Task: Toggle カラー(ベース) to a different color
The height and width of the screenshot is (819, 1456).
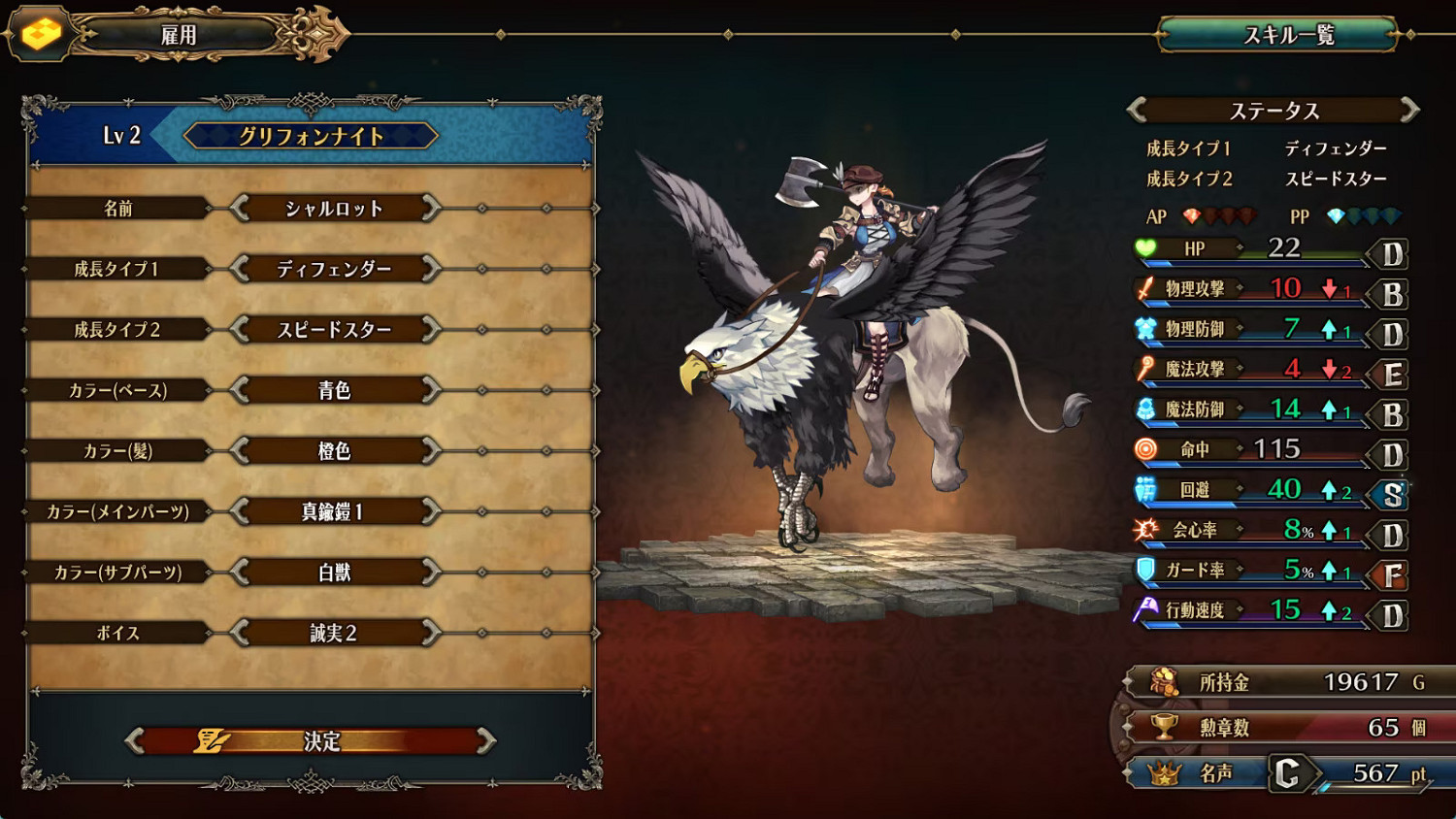Action: [x=335, y=390]
